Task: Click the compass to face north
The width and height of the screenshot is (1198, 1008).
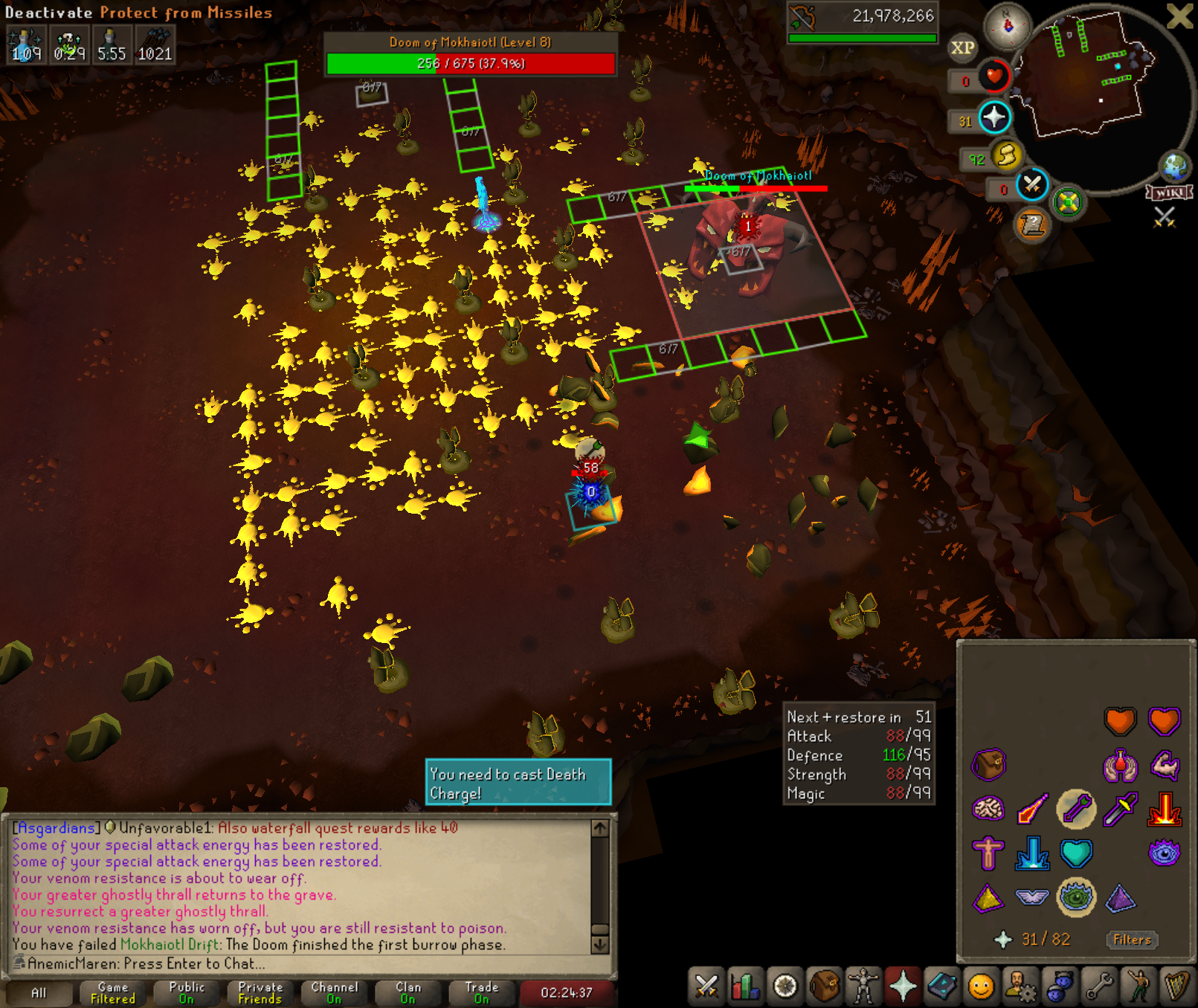Action: (x=1008, y=26)
